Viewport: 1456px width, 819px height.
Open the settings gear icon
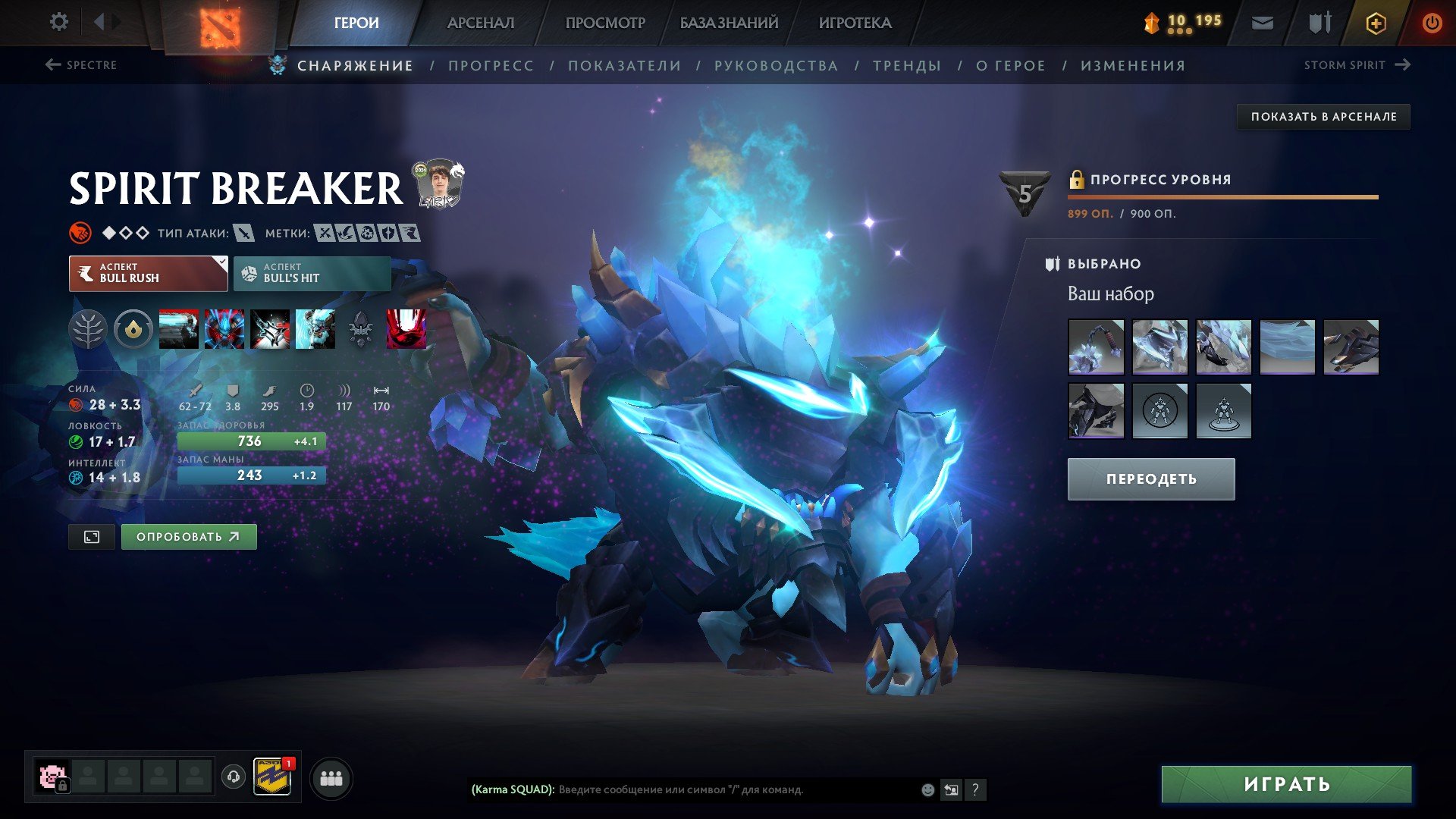58,22
